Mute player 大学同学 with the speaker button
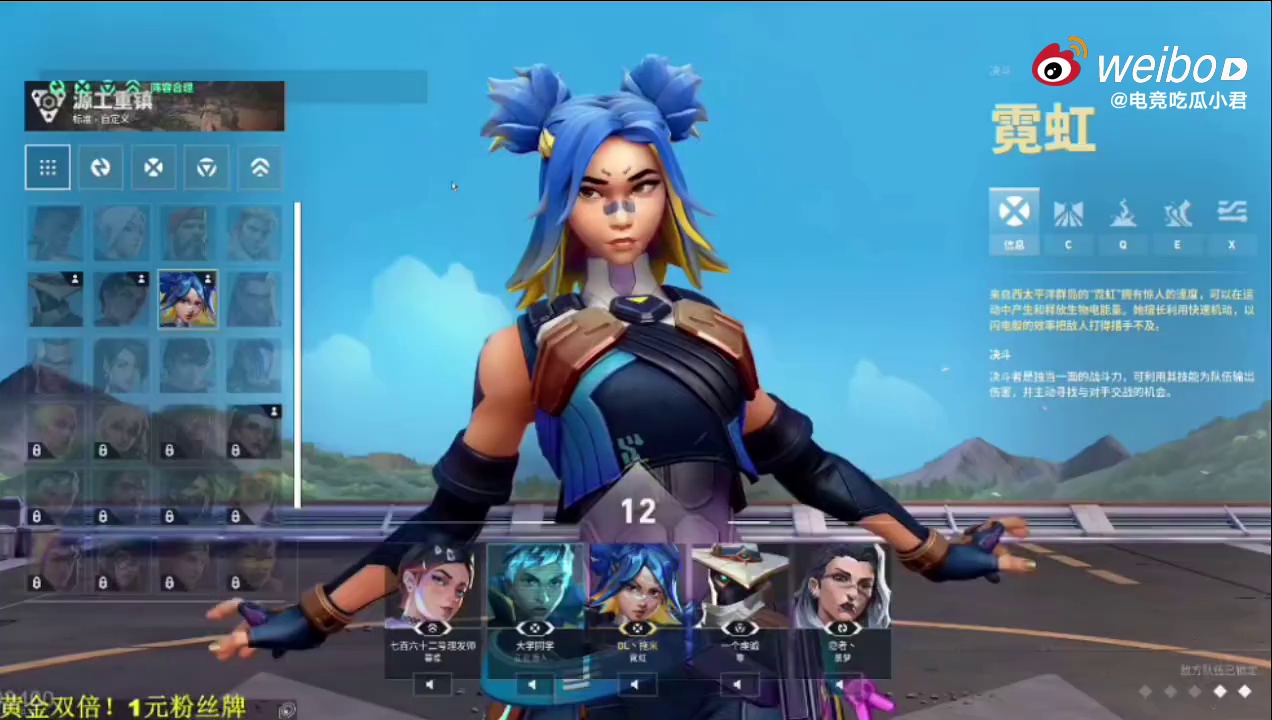The image size is (1272, 720). [534, 685]
